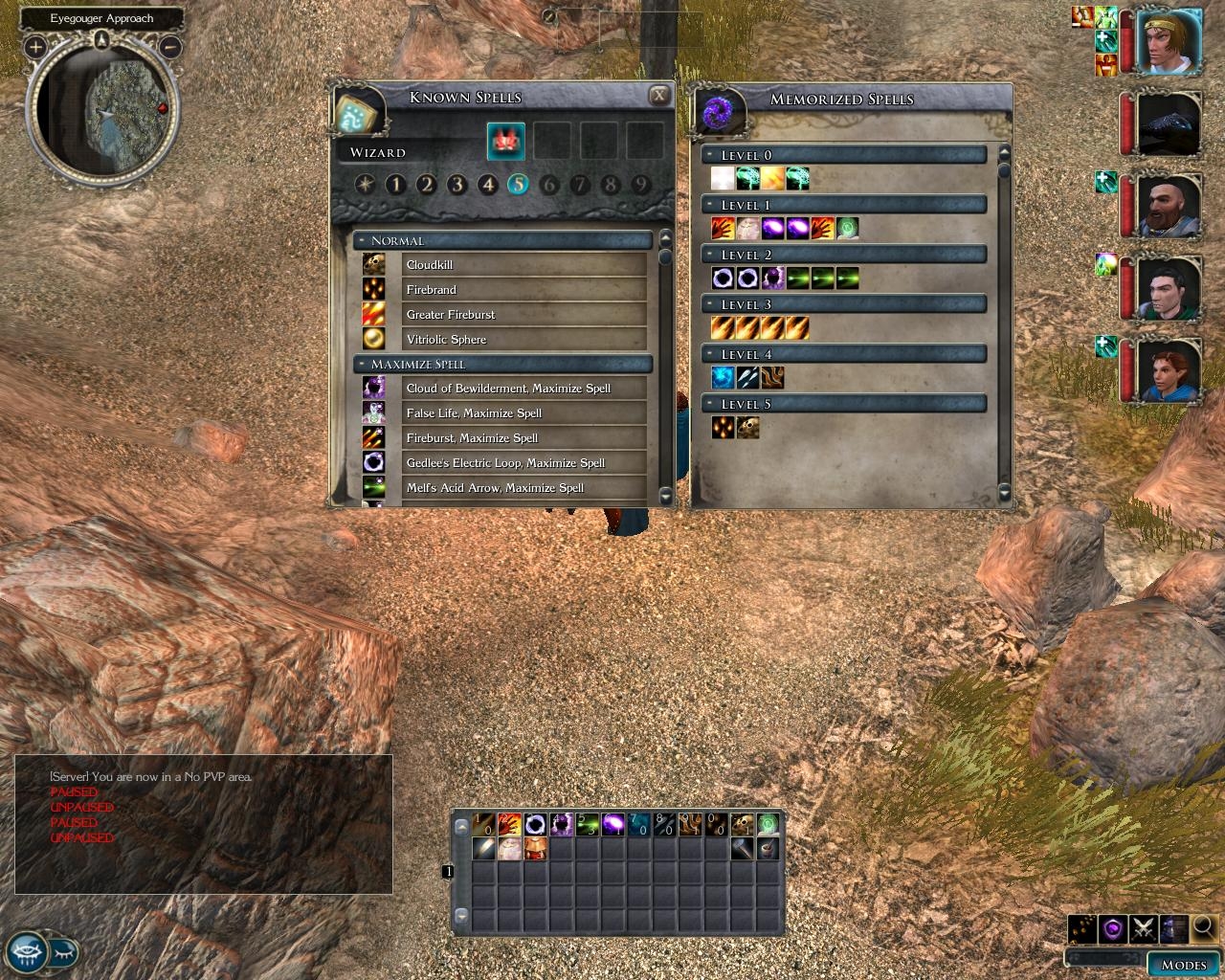This screenshot has width=1225, height=980.
Task: Select the bearded dwarf party portrait
Action: (x=1169, y=205)
